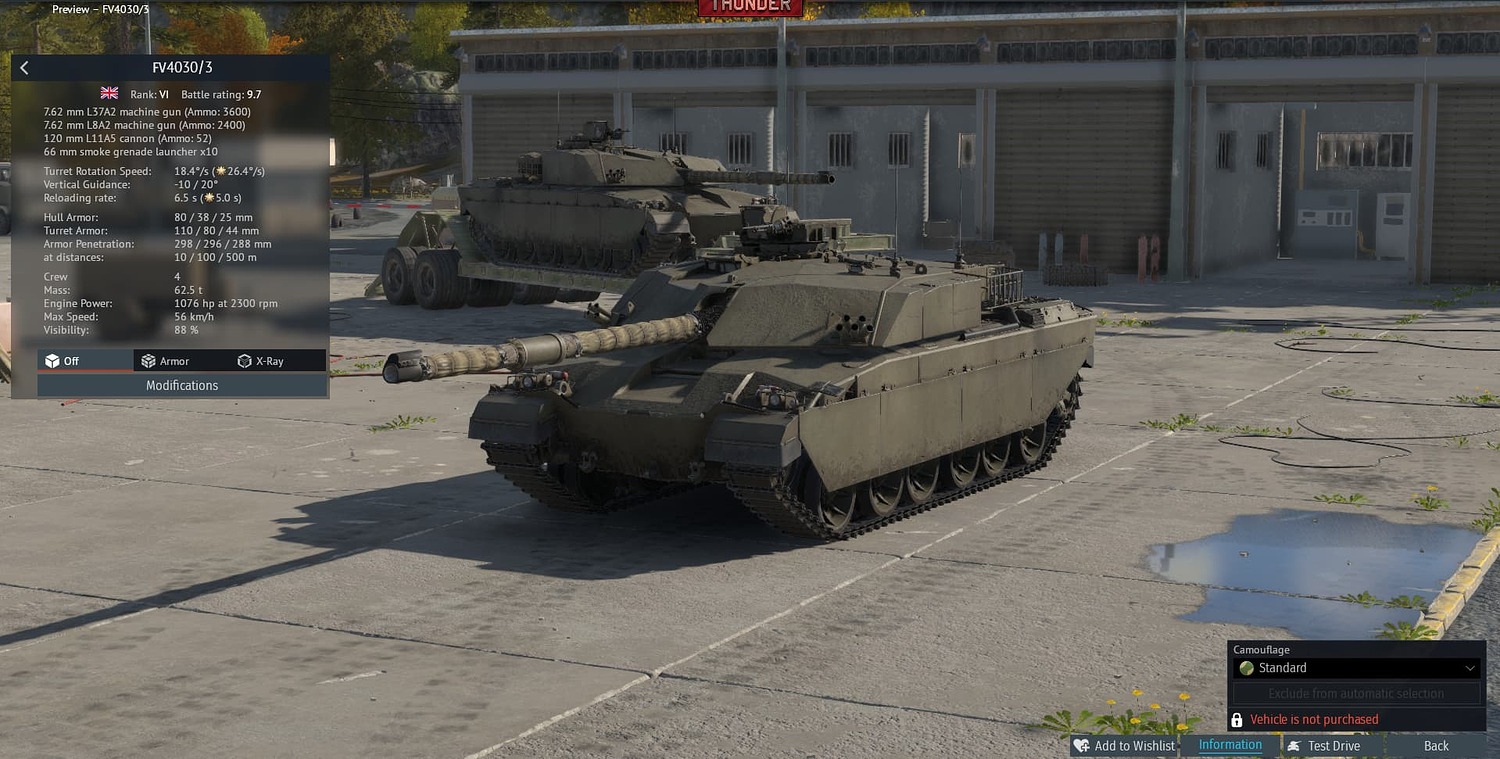Open the Modifications screen
1500x759 pixels.
(180, 385)
